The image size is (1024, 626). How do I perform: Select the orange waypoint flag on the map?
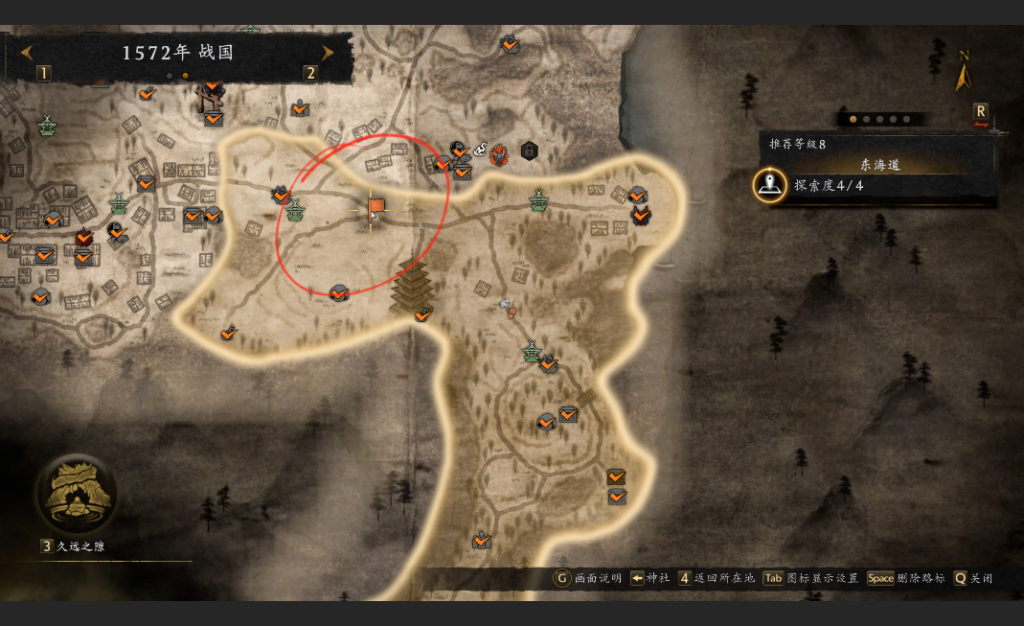pyautogui.click(x=376, y=206)
